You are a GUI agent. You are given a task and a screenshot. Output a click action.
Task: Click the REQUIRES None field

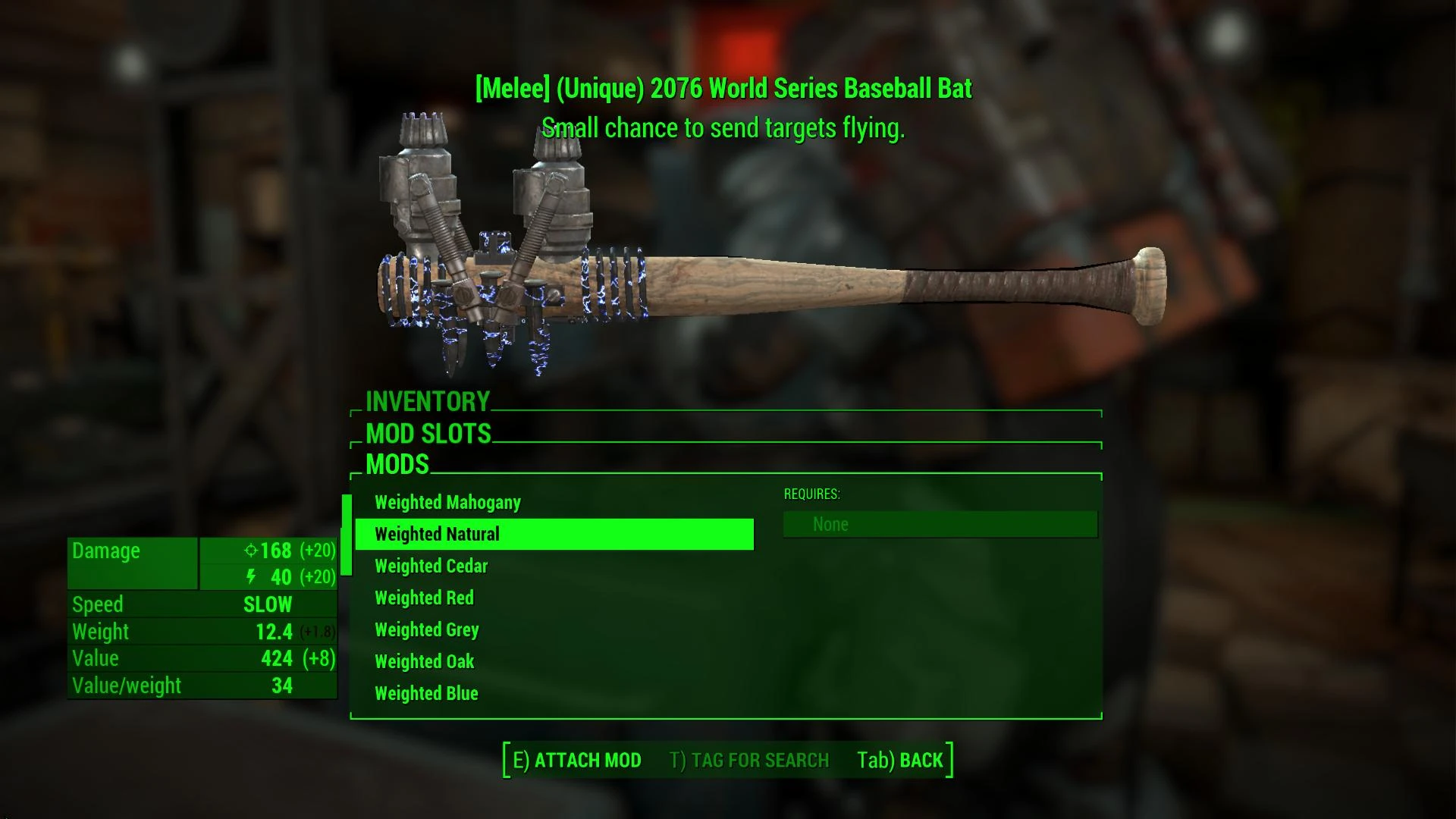pos(939,523)
